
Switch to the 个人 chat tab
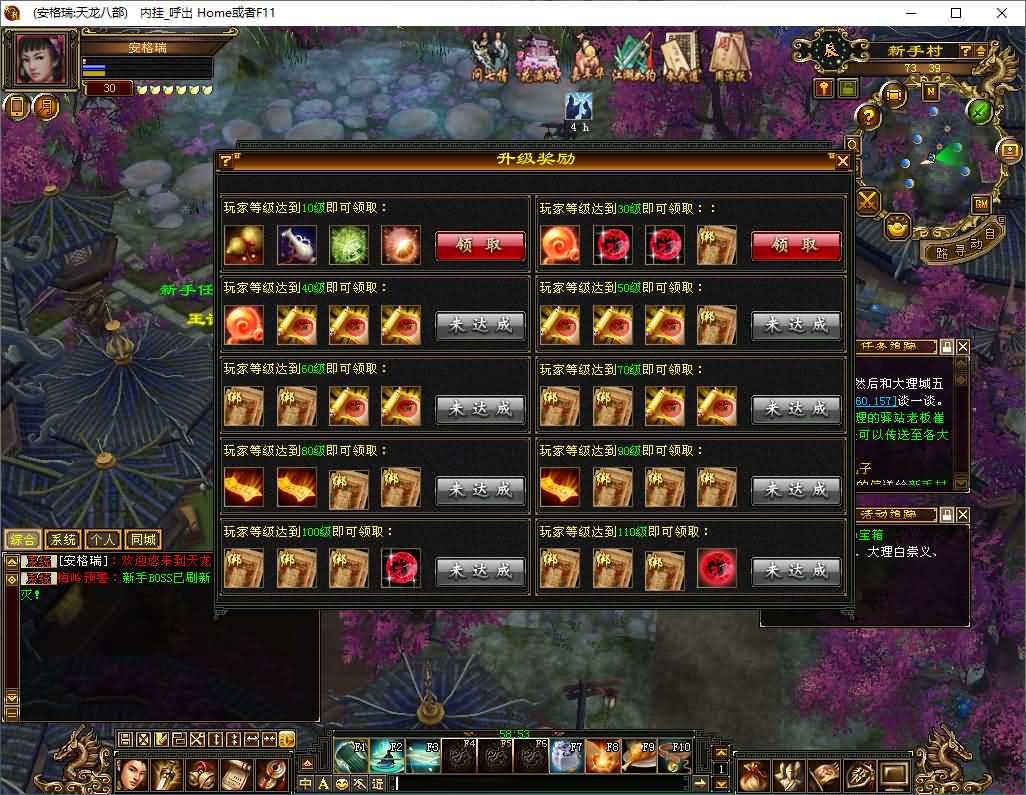click(x=103, y=540)
